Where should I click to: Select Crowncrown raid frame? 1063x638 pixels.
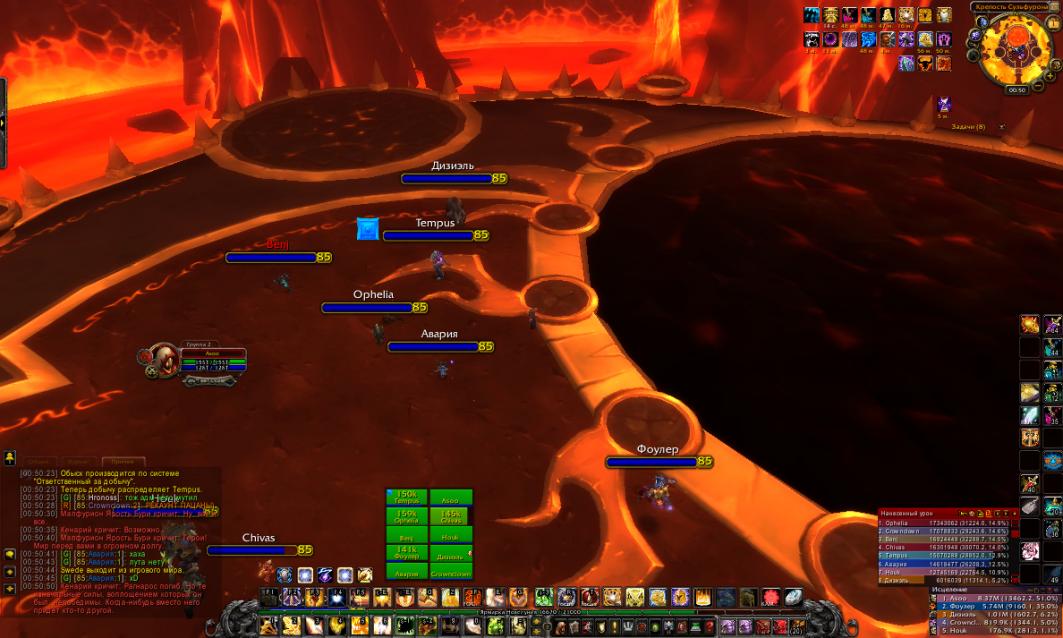tap(450, 572)
